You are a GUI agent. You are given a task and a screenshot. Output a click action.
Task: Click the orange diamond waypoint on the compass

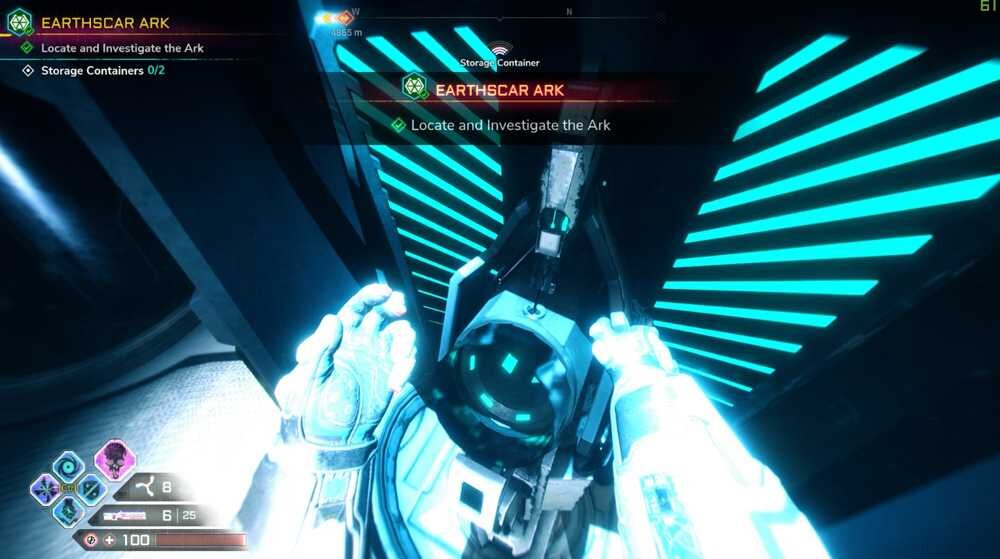(345, 18)
